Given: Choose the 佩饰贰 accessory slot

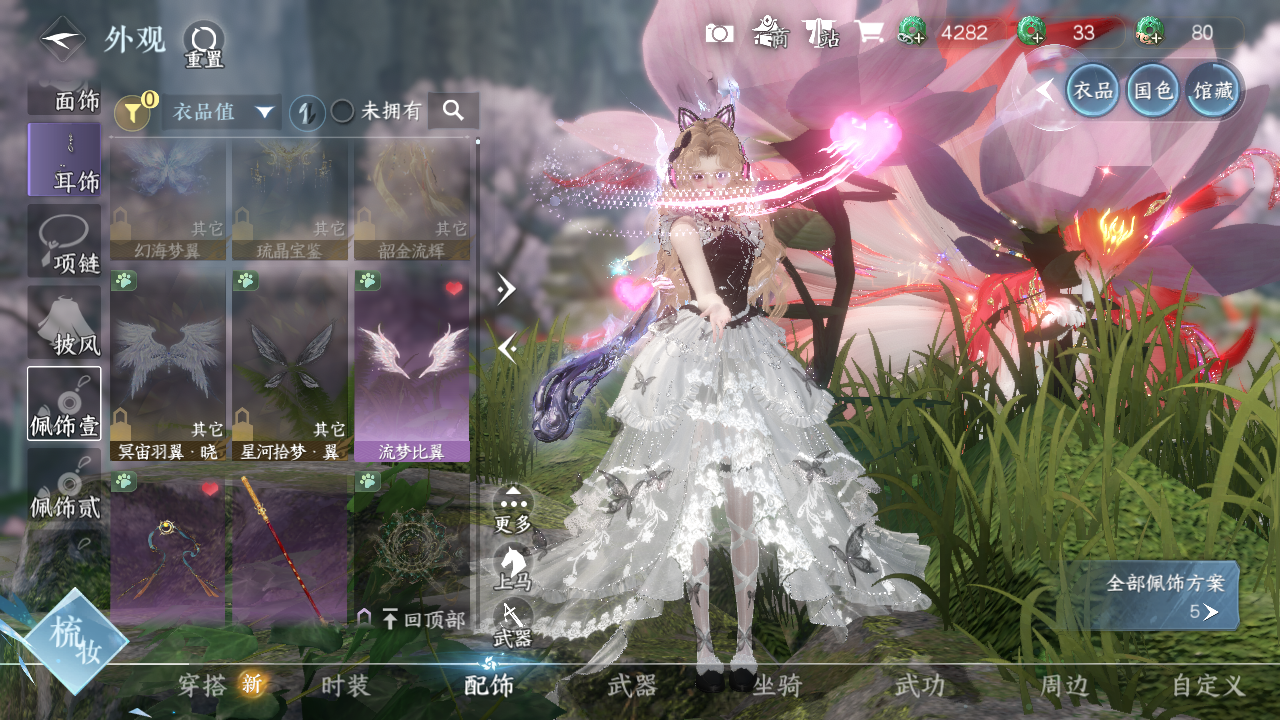Looking at the screenshot, I should pyautogui.click(x=64, y=485).
